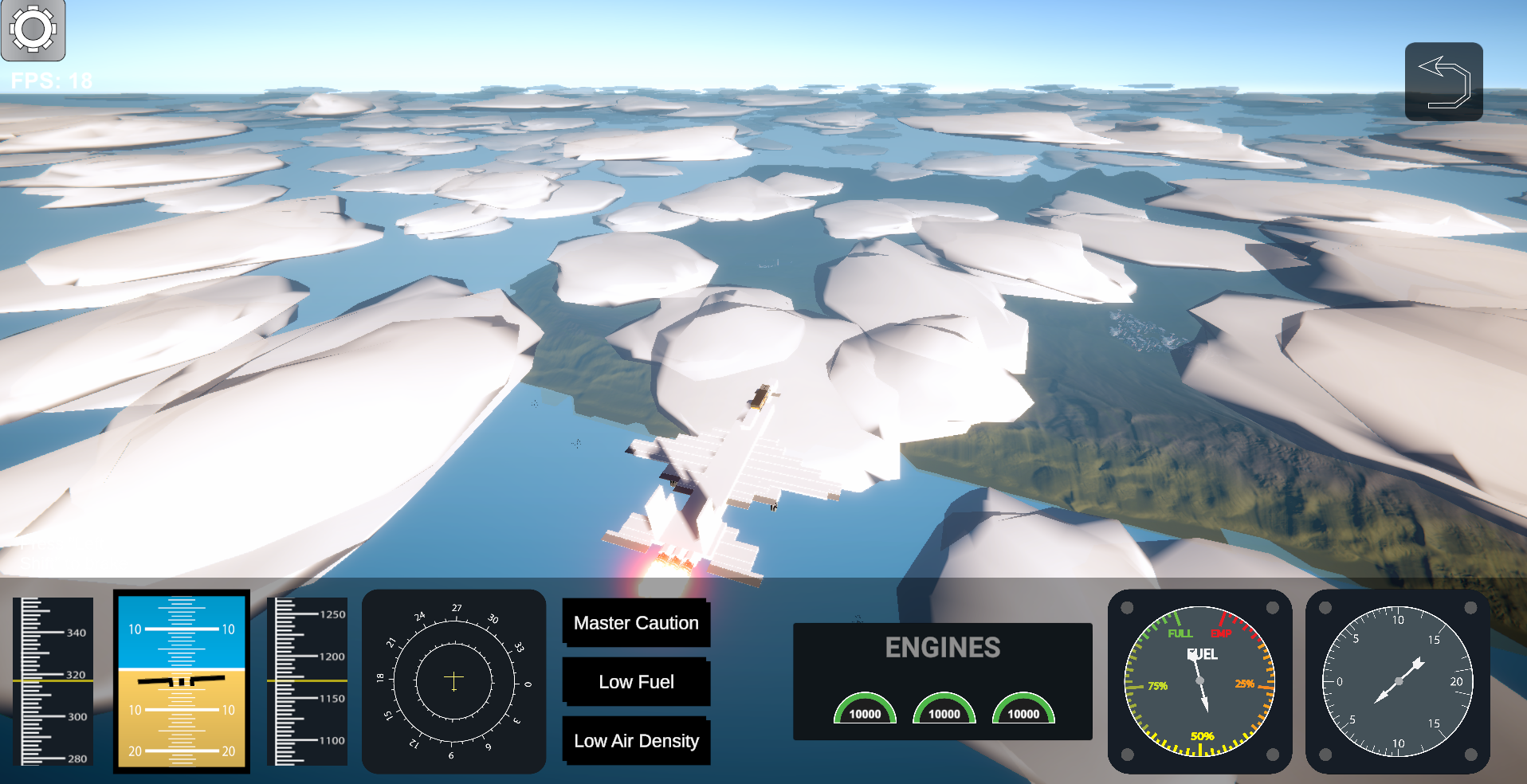Image resolution: width=1527 pixels, height=784 pixels.
Task: Click the altitude tape showing 1150
Action: click(308, 681)
